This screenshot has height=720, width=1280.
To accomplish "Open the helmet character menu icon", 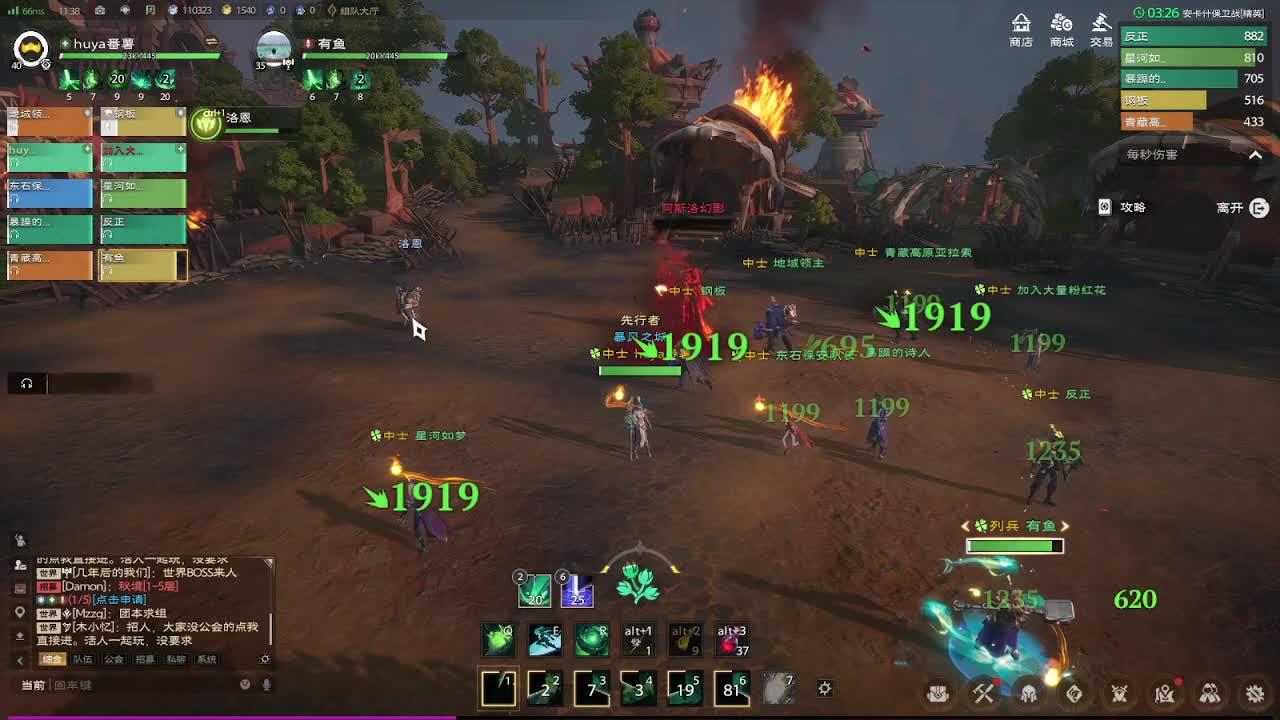I will (1028, 692).
